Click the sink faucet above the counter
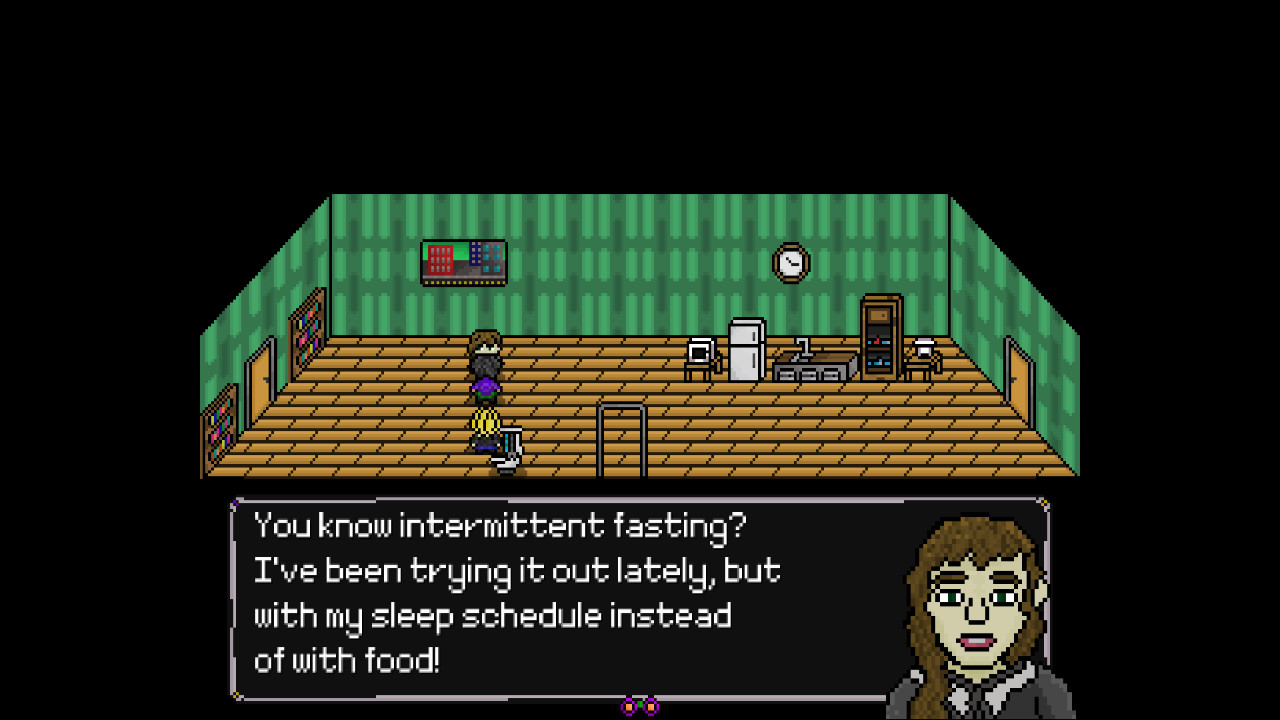 point(801,347)
